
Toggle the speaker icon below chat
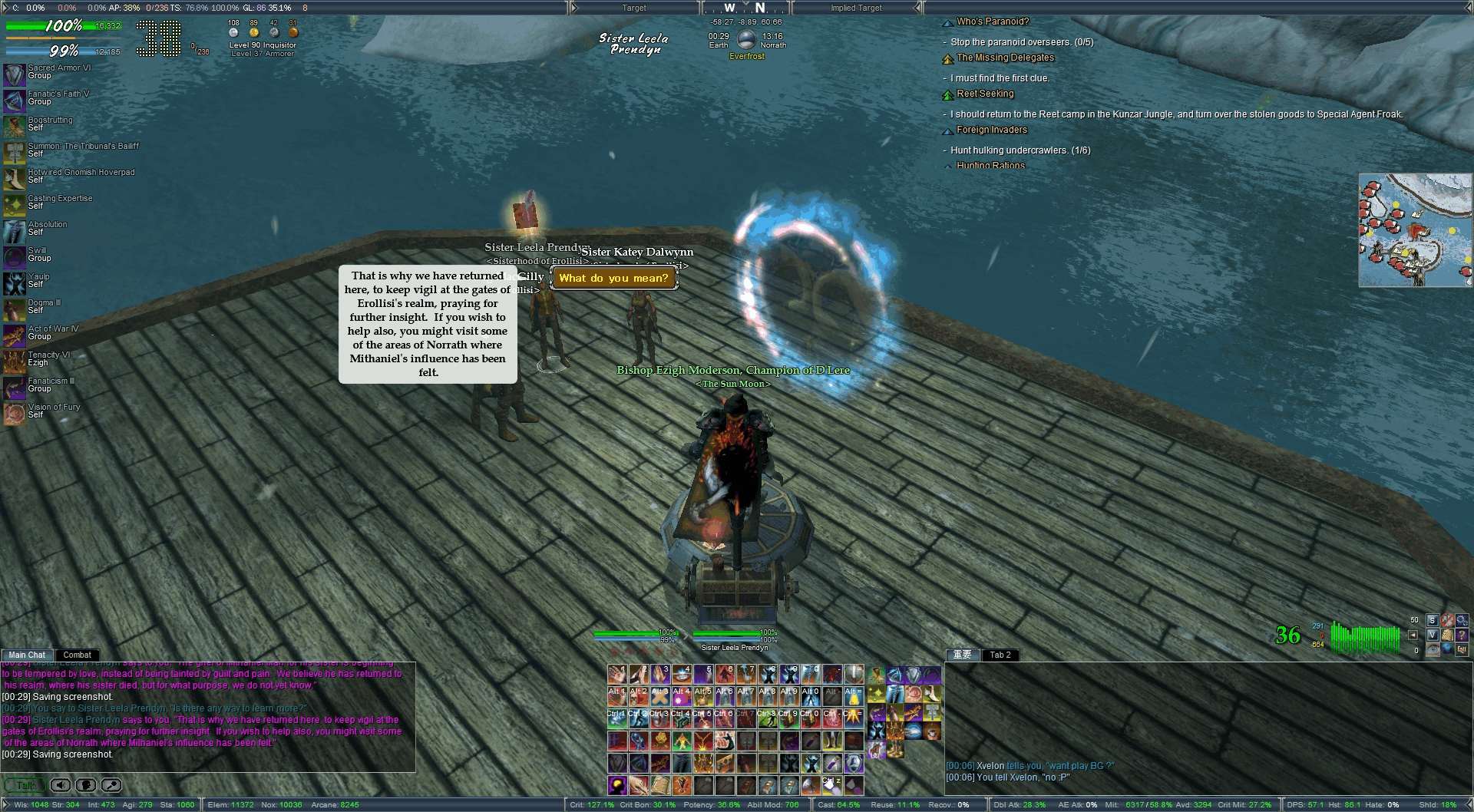61,785
